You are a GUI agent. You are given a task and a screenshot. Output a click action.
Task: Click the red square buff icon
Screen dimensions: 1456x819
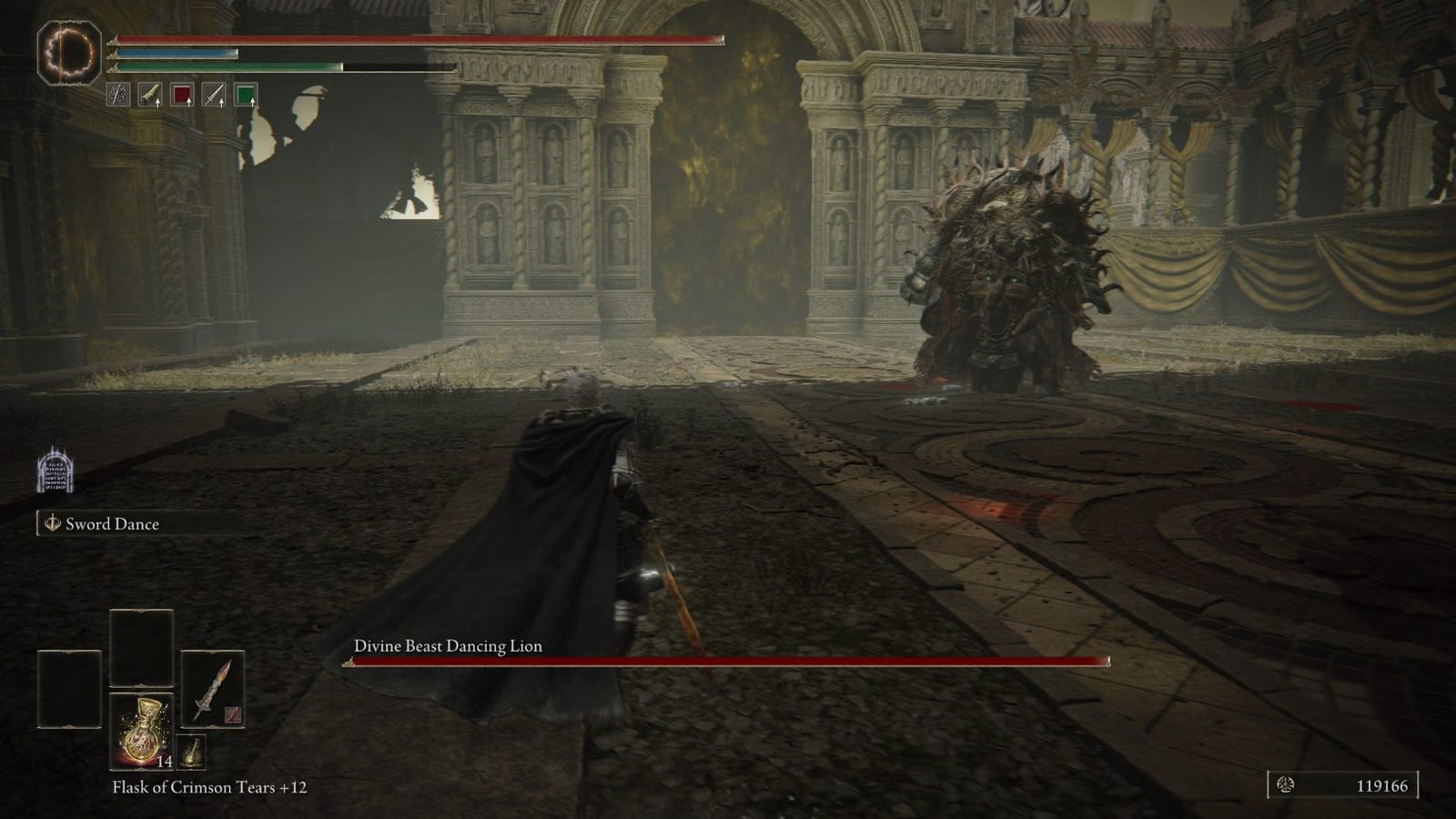click(182, 95)
